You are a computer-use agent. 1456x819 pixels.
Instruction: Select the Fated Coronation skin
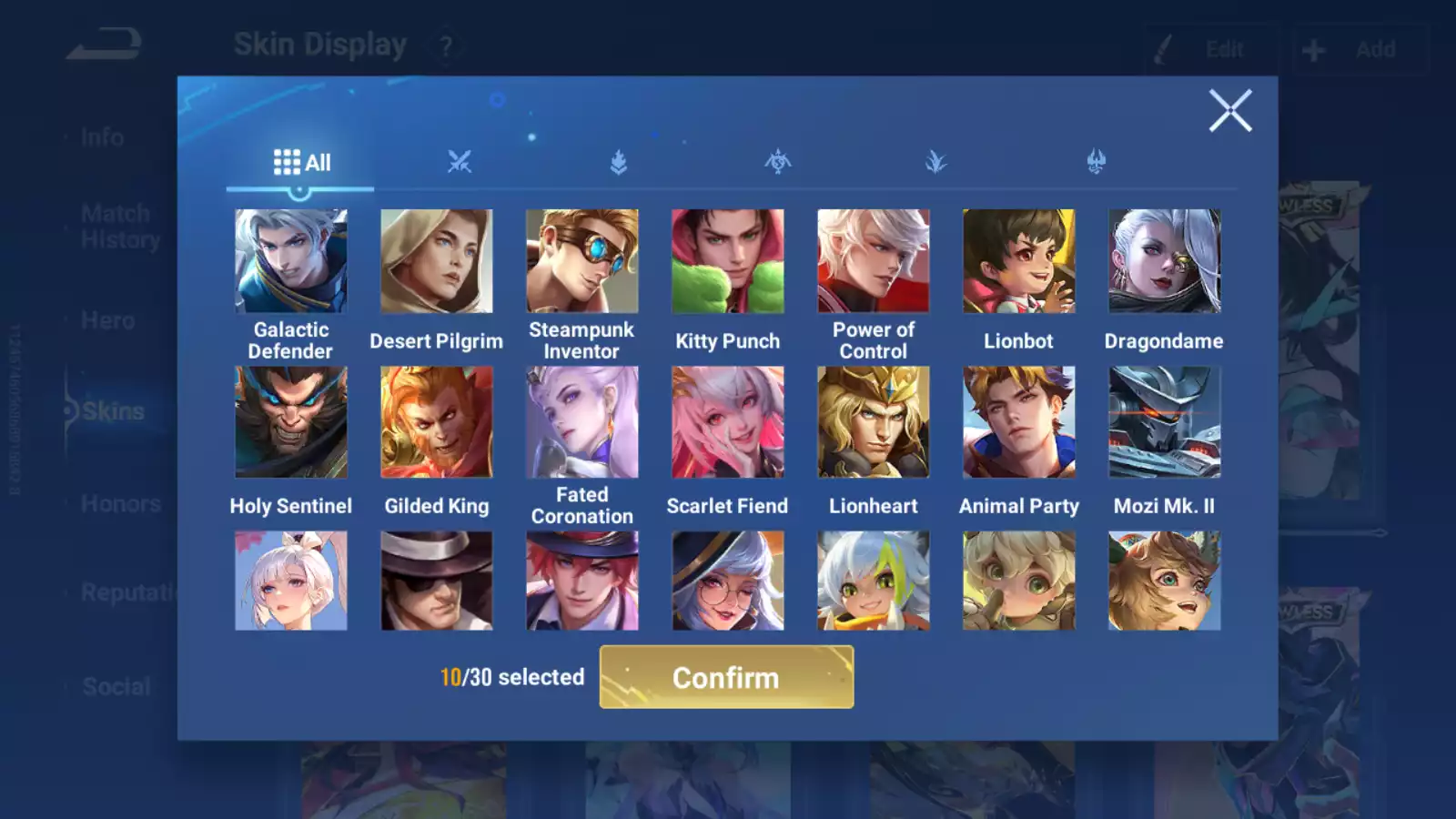coord(582,422)
